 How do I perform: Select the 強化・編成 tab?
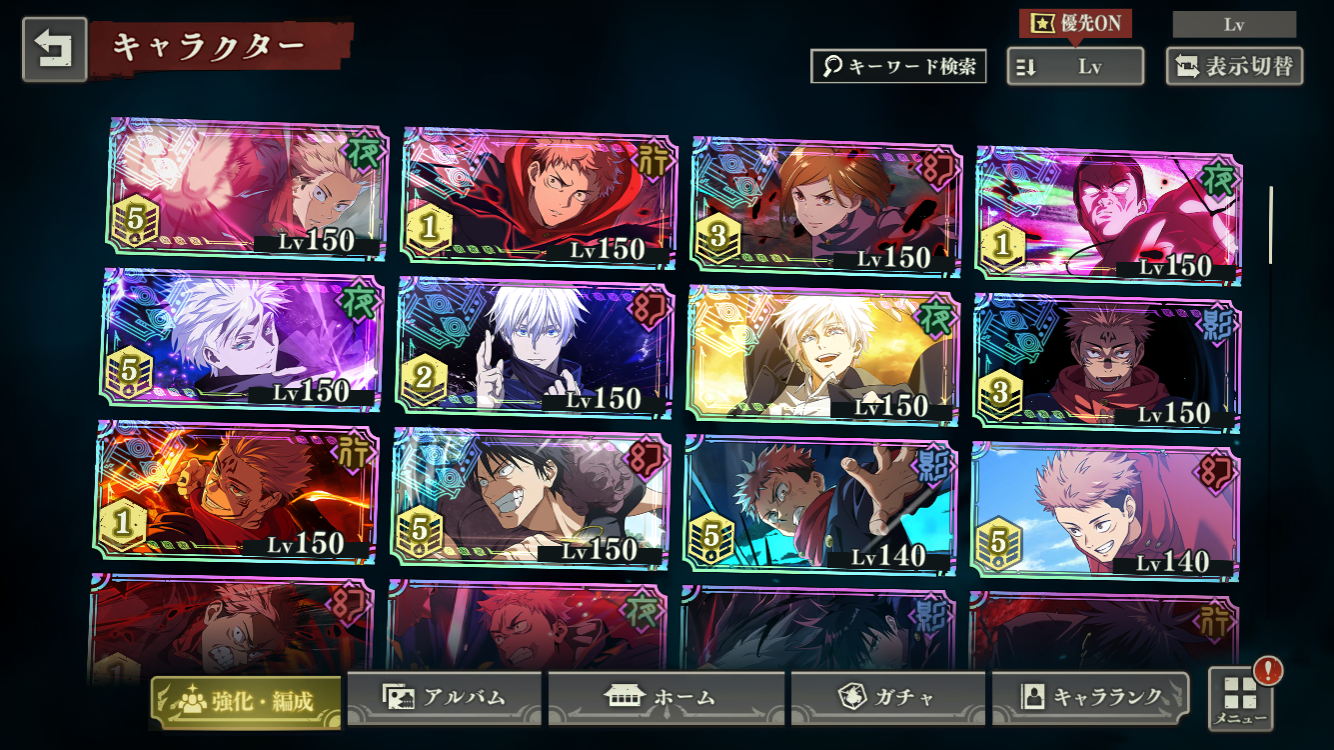tap(246, 700)
